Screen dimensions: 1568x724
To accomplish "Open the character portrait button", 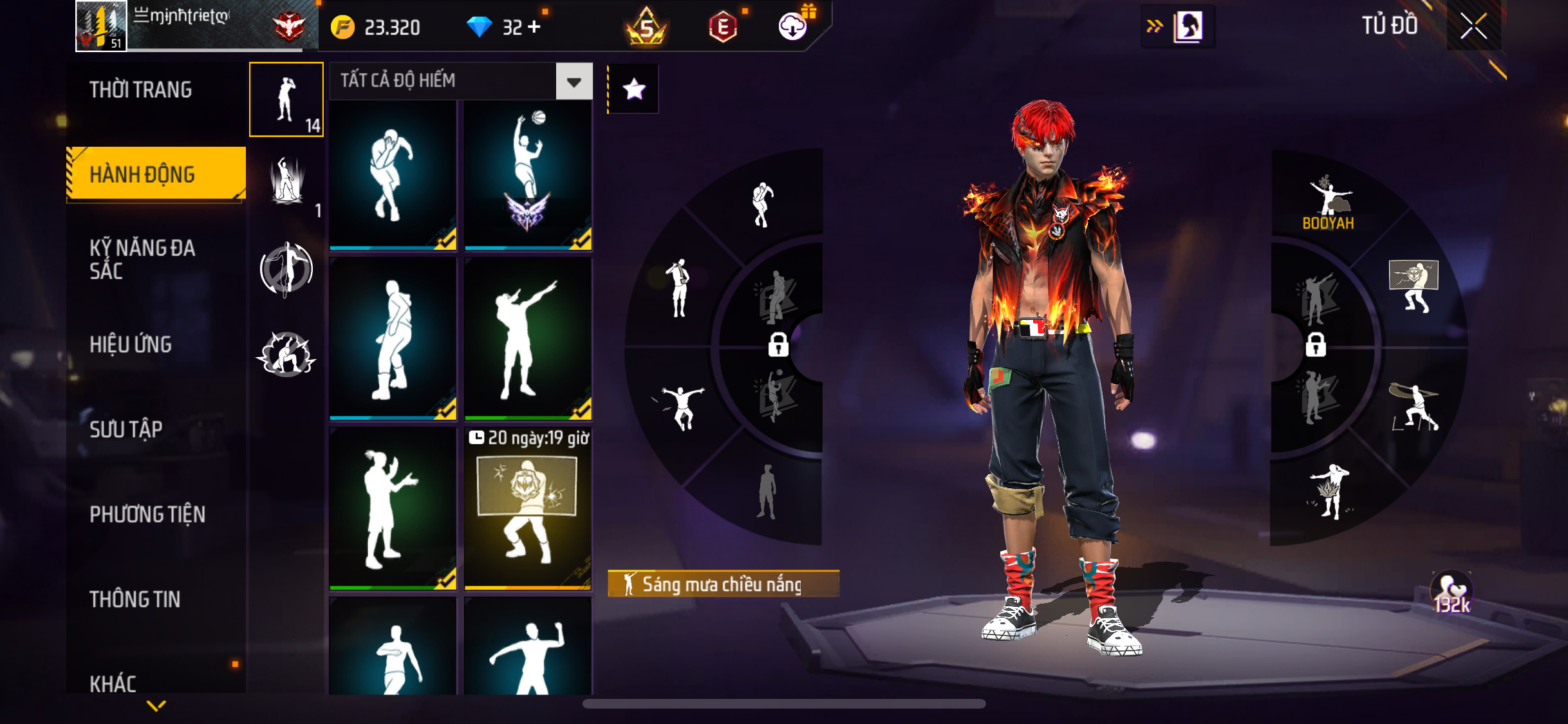I will [x=1188, y=27].
